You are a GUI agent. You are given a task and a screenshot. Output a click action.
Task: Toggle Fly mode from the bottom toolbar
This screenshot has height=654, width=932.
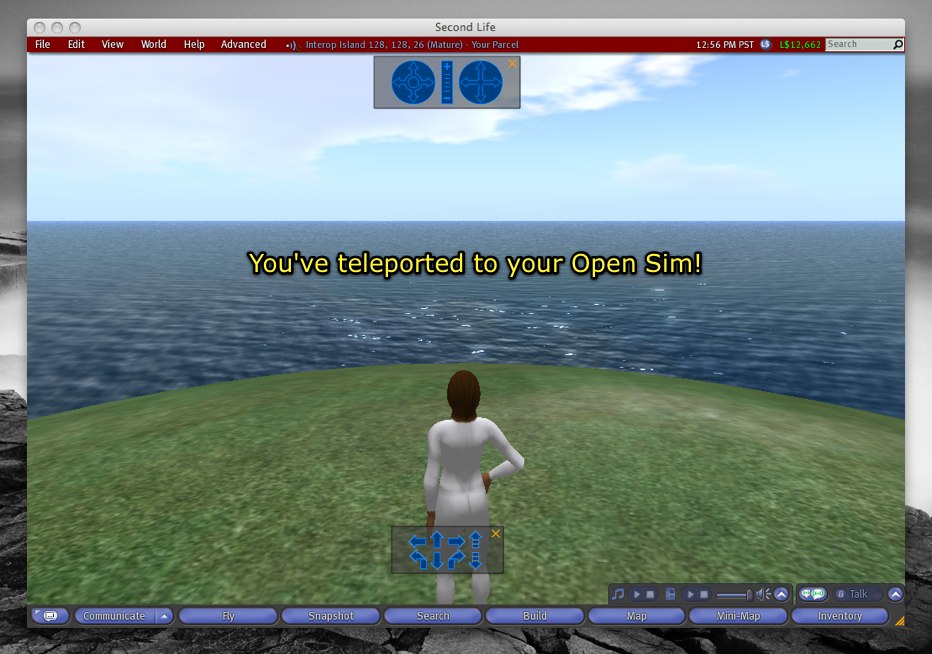coord(229,616)
